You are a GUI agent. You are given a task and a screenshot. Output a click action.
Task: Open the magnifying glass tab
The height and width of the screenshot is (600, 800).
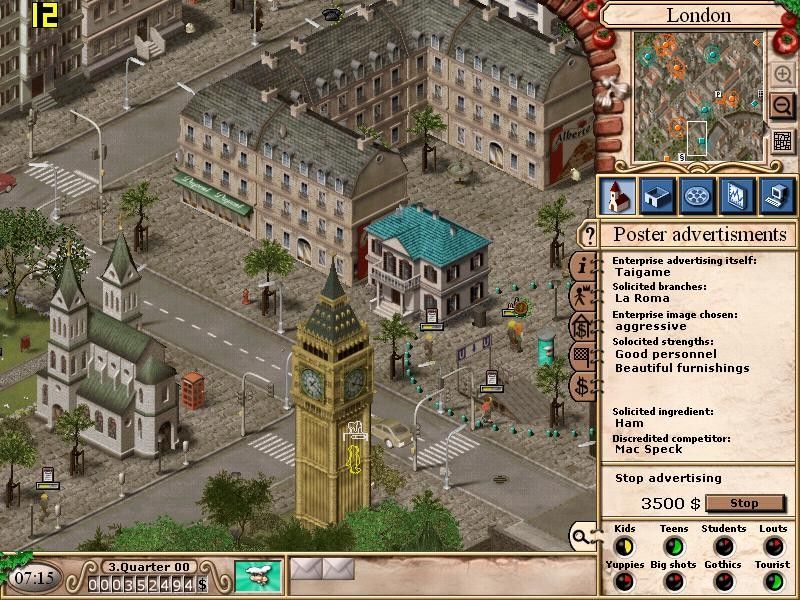coord(580,537)
